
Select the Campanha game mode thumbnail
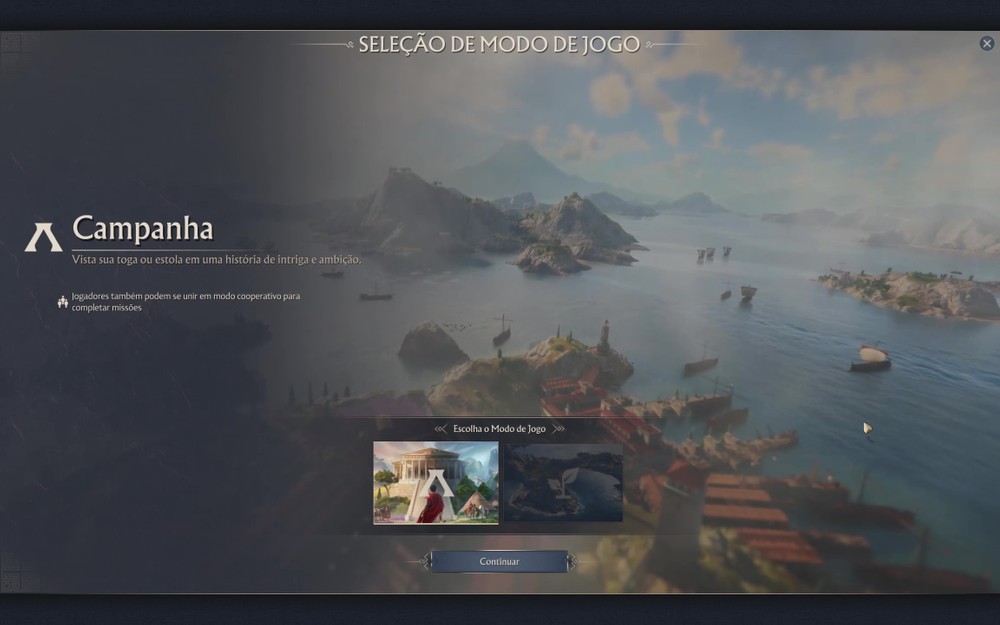pos(436,483)
